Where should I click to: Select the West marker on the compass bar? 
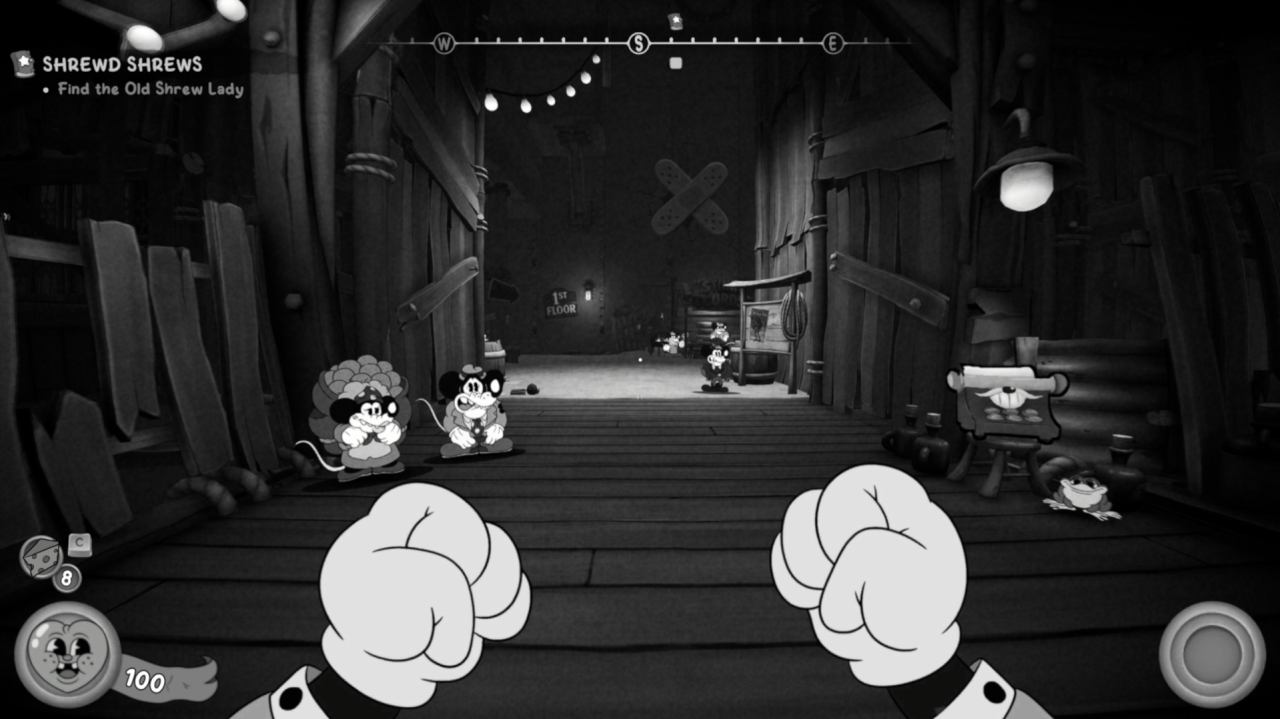point(444,43)
